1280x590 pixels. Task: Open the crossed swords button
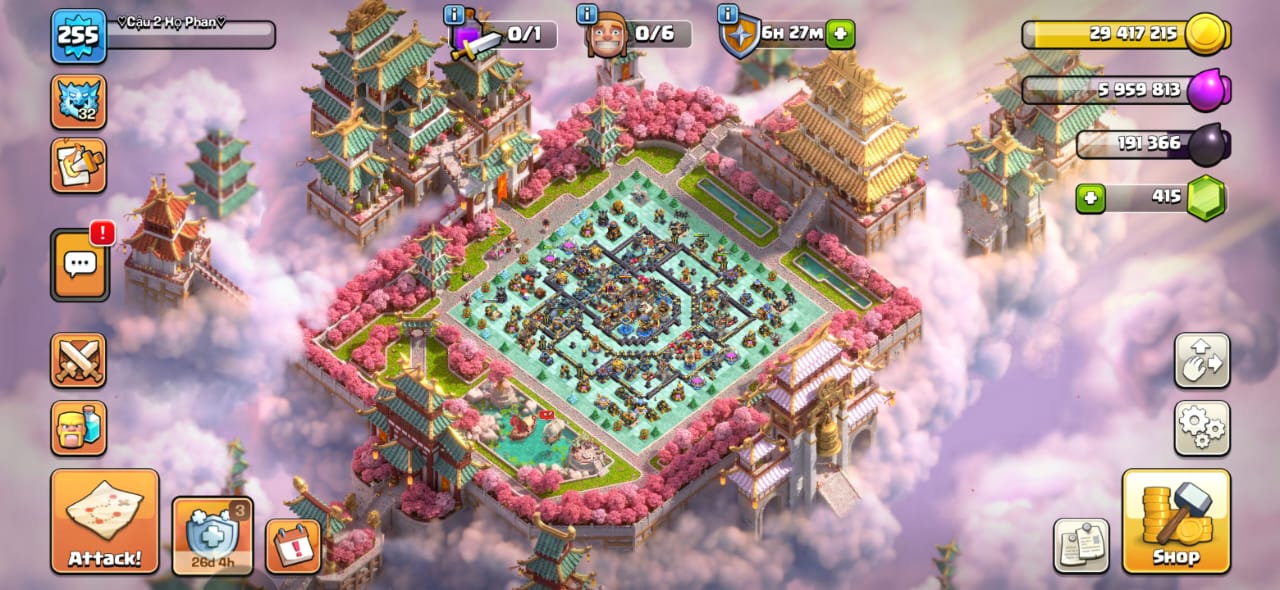point(79,360)
